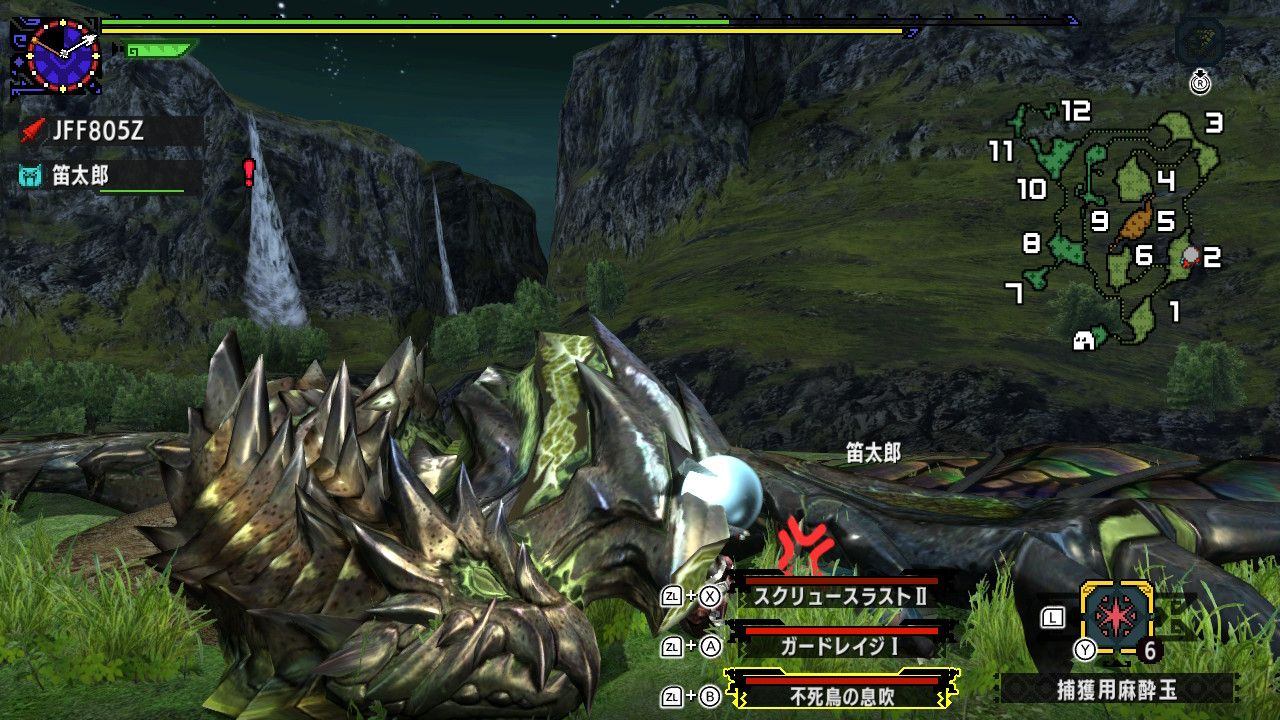This screenshot has width=1280, height=720.
Task: Select the スクリュースラストⅡ hunter art
Action: (840, 596)
